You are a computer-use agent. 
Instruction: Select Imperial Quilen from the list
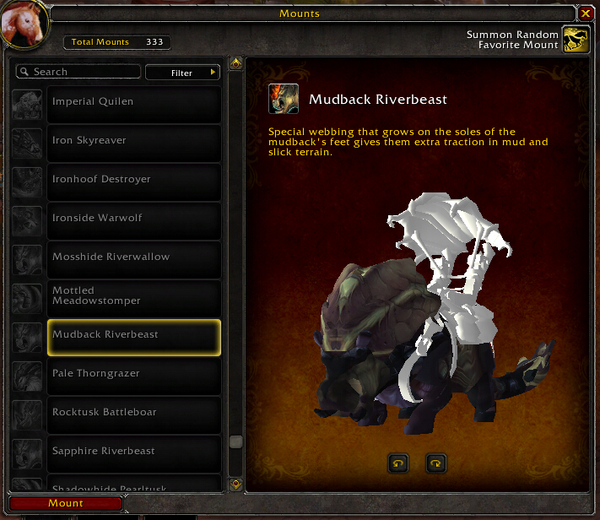click(x=134, y=102)
